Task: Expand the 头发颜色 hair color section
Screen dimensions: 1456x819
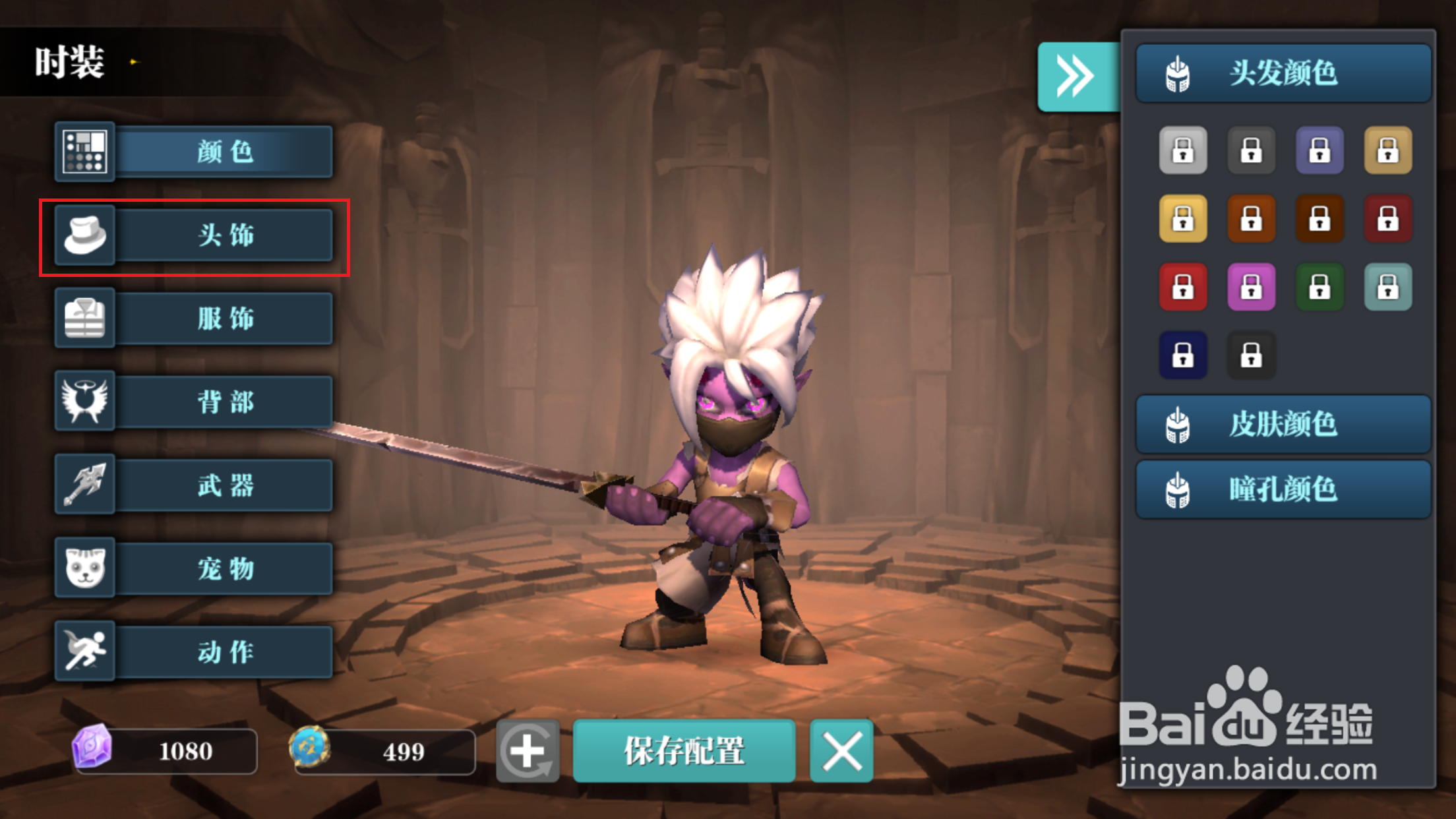Action: click(x=1283, y=73)
